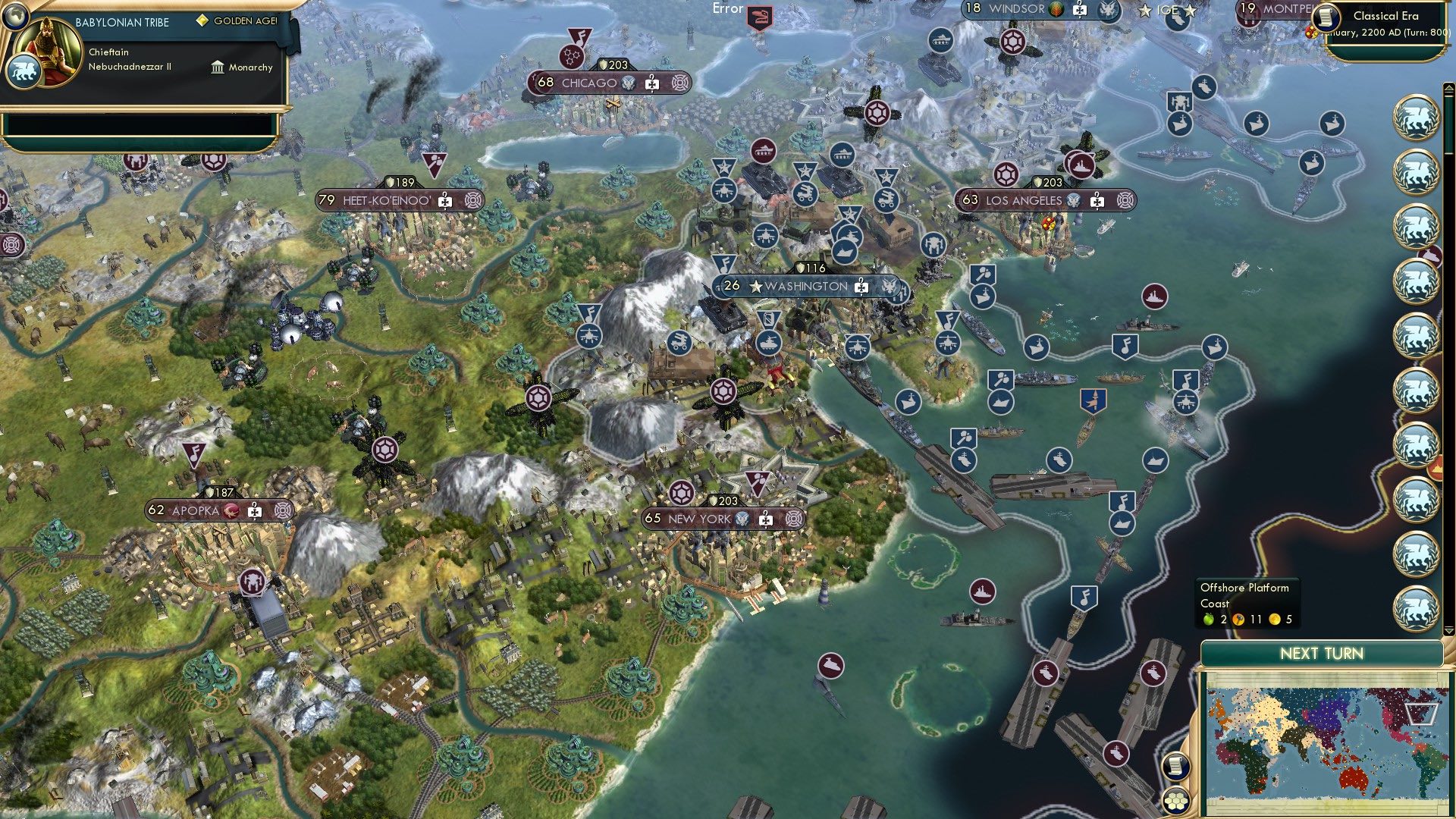Image resolution: width=1456 pixels, height=819 pixels.
Task: Click the minimap viewport rectangle
Action: point(1420,714)
